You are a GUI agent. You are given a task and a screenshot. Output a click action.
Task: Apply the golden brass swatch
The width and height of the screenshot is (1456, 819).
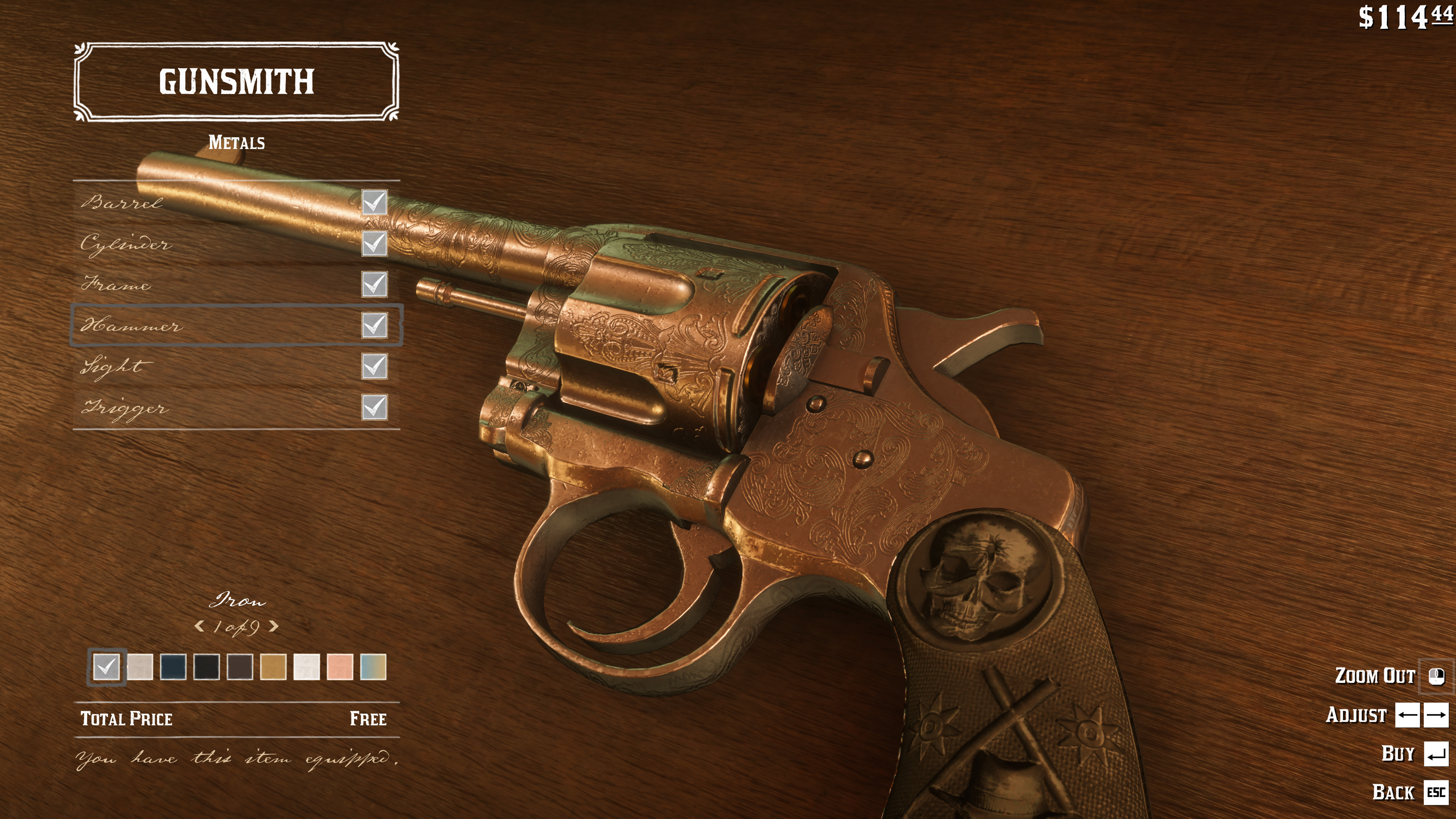(x=273, y=667)
